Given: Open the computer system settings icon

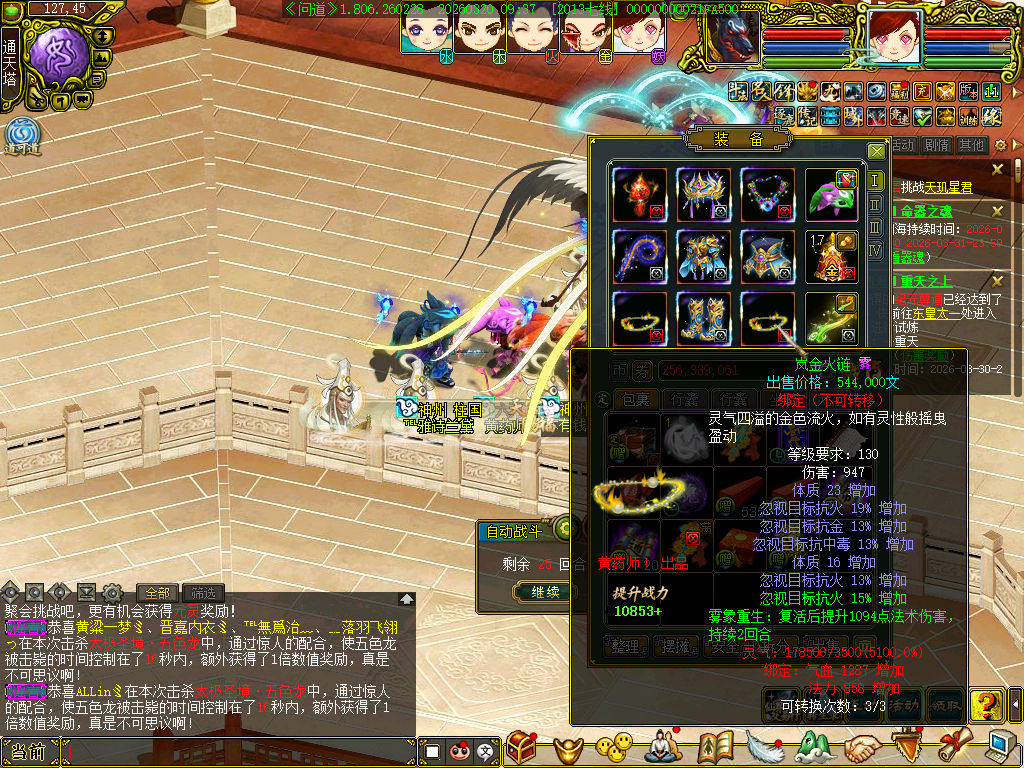Looking at the screenshot, I should tap(999, 746).
